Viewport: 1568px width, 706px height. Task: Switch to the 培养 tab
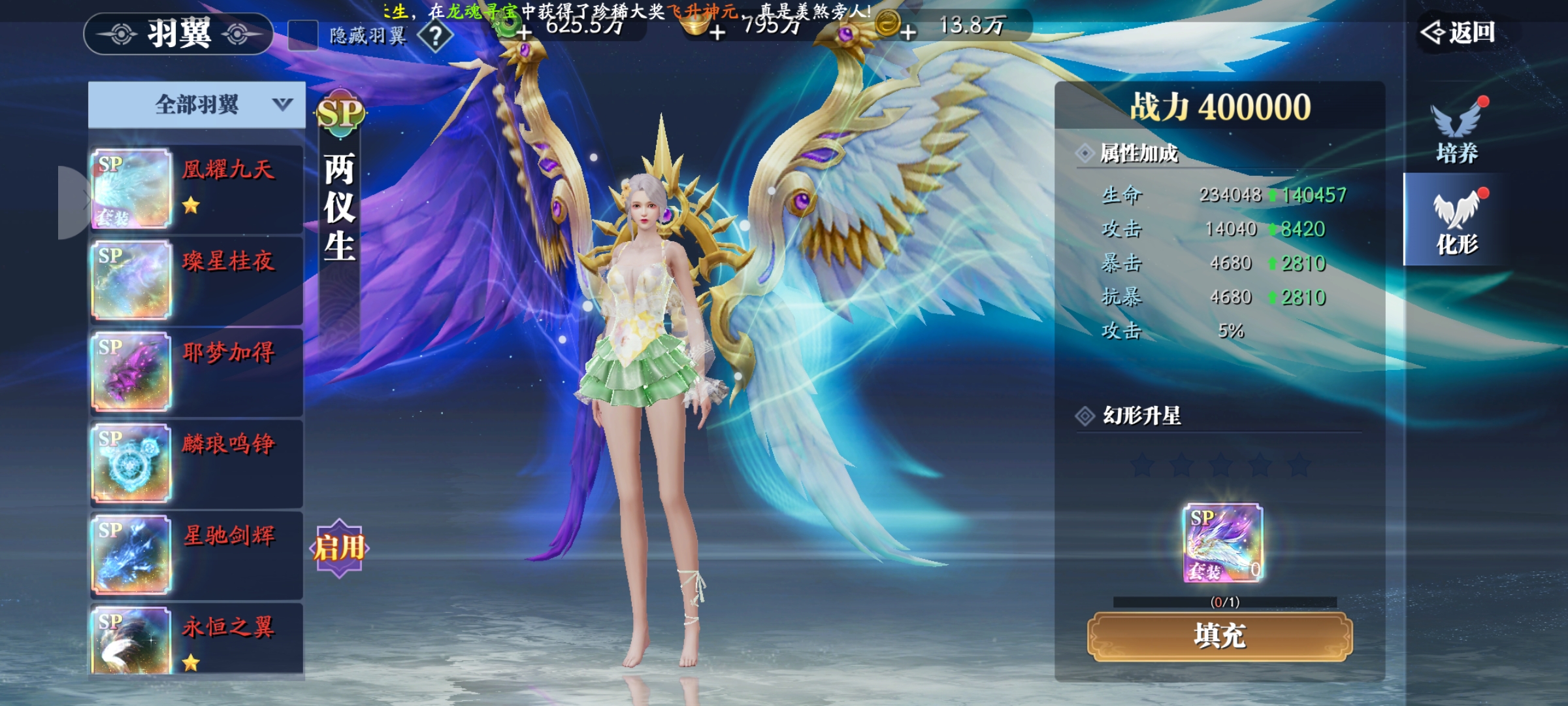tap(1457, 131)
